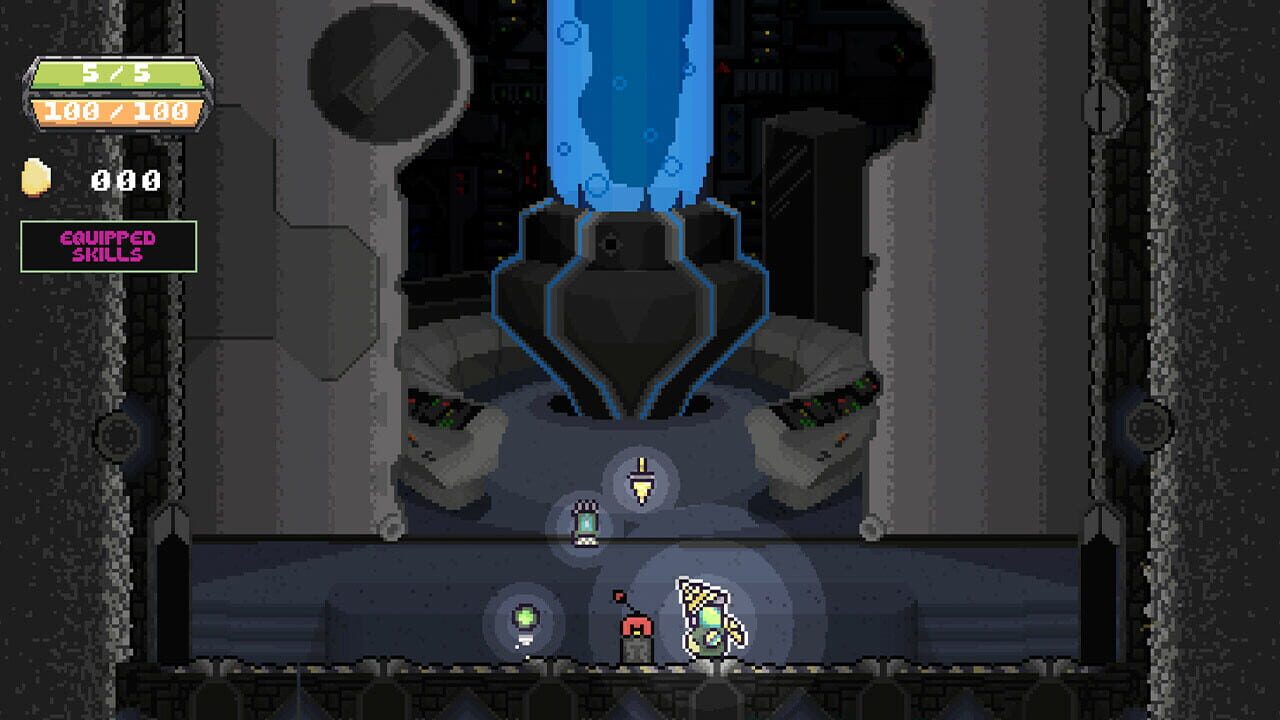Pick up the floating drill item
This screenshot has width=1280, height=720.
click(640, 483)
